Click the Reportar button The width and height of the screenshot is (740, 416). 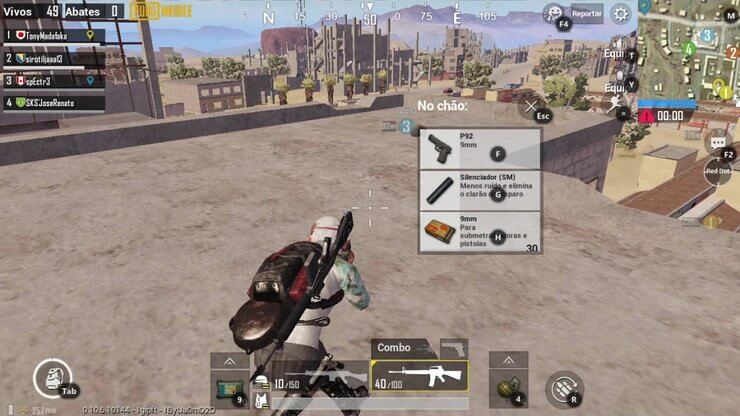coord(586,14)
